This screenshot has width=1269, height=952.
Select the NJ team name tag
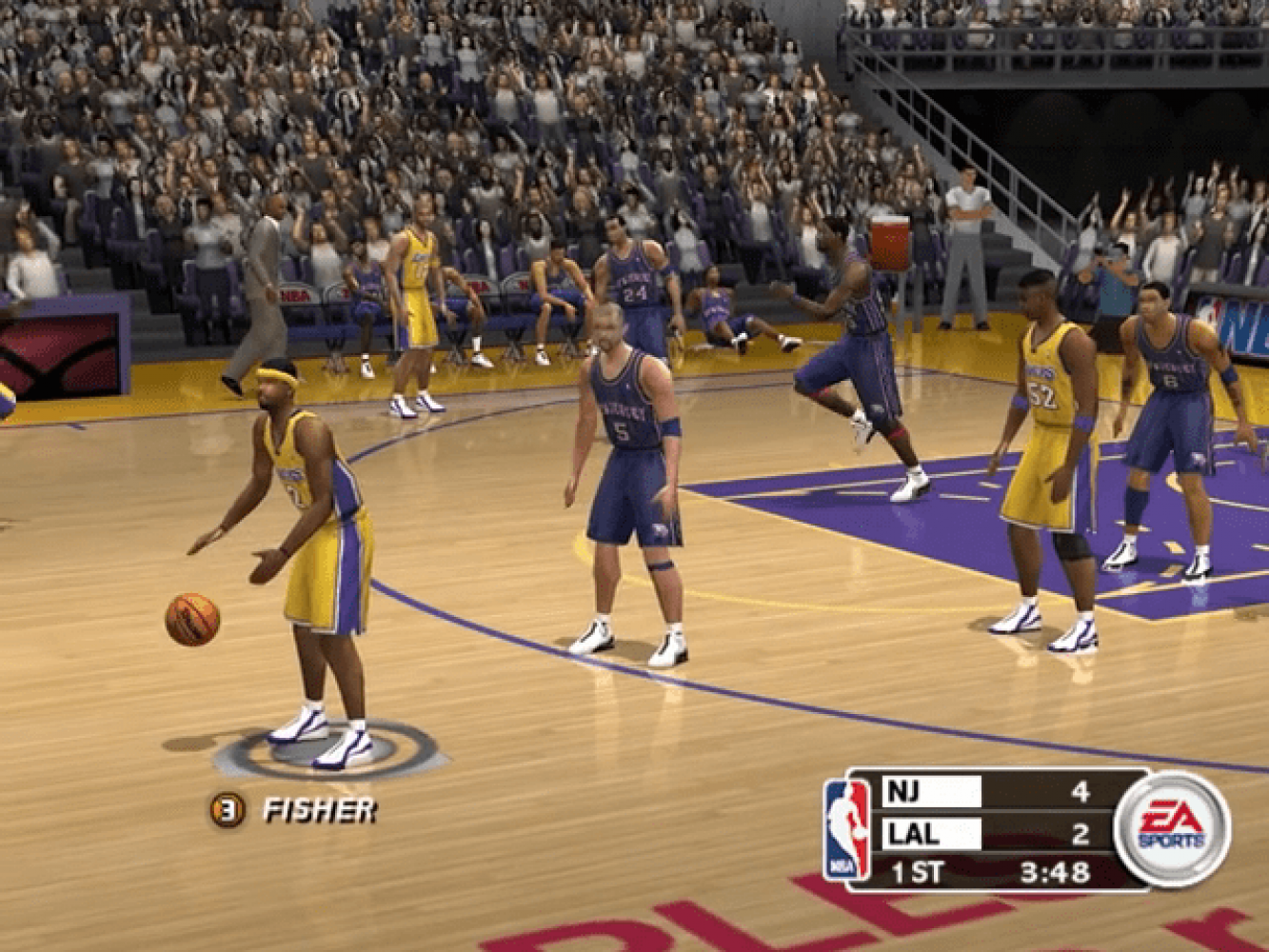931,791
